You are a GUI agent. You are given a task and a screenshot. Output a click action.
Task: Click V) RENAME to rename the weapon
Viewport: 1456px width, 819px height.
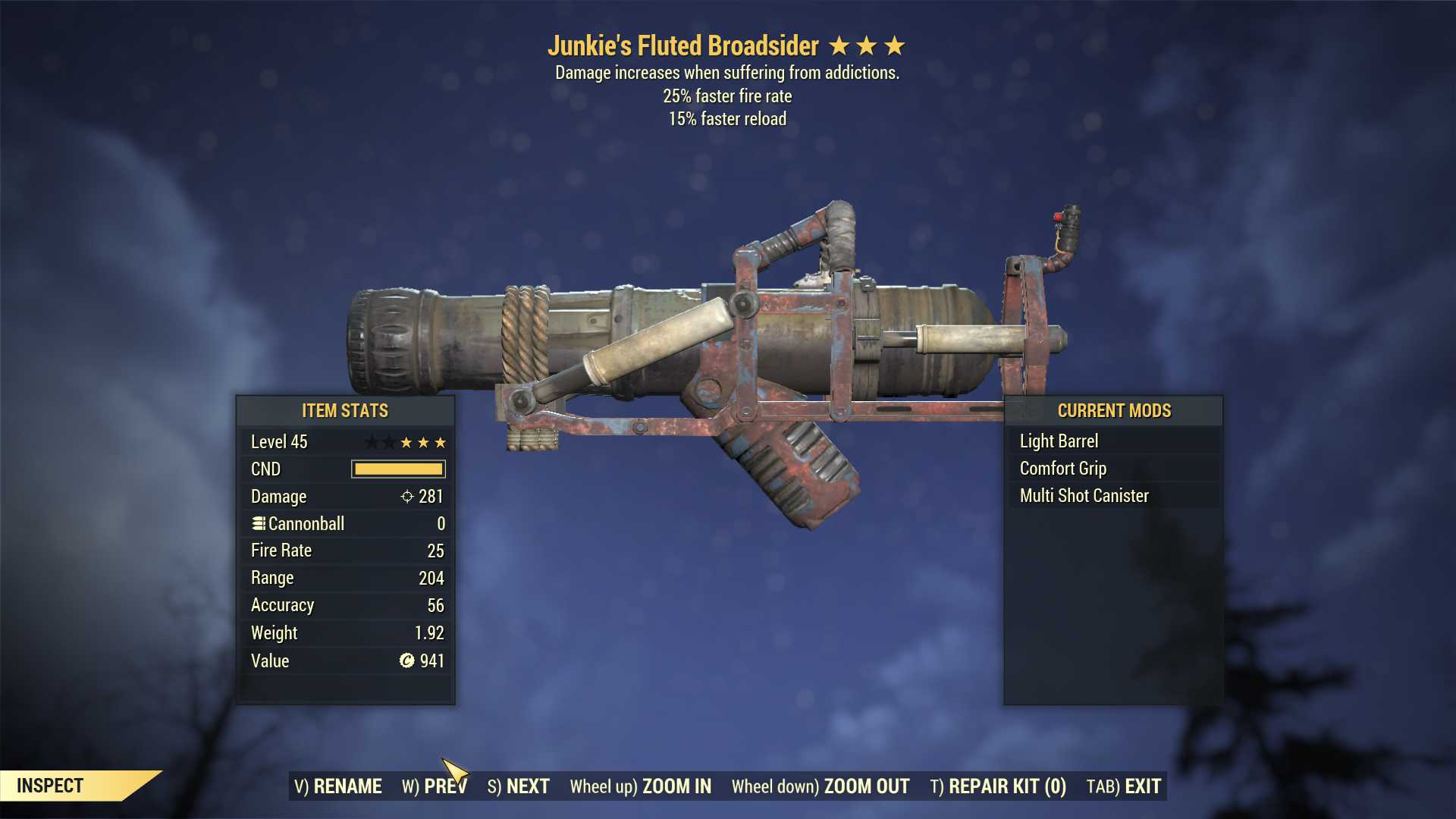coord(339,786)
